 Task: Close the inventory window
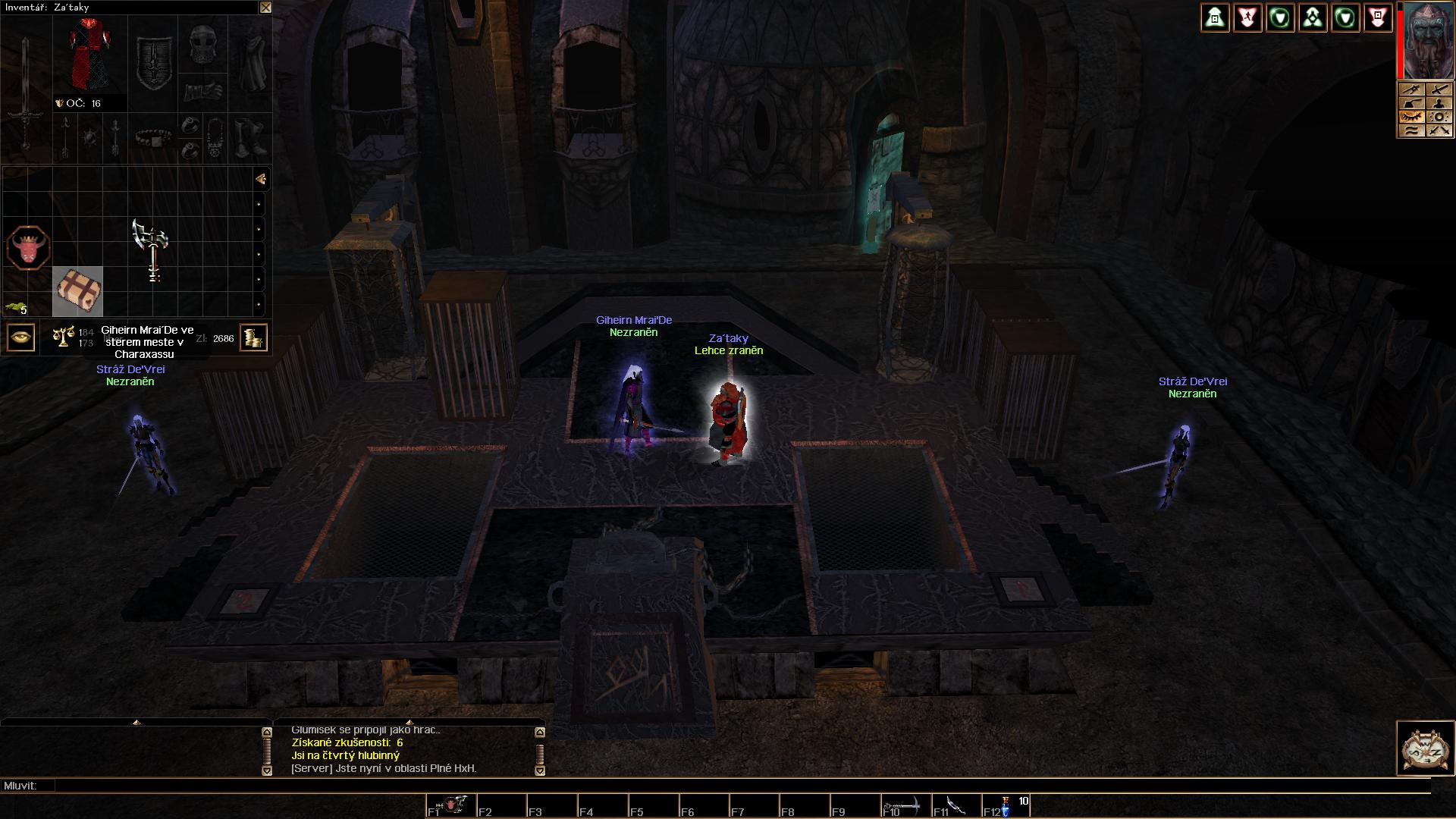(265, 8)
